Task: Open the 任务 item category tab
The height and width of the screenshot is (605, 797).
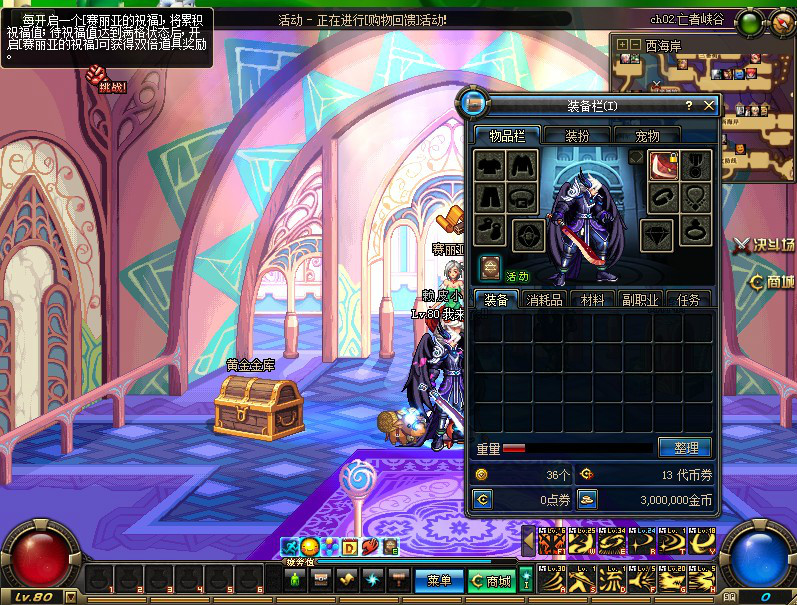Action: click(688, 299)
